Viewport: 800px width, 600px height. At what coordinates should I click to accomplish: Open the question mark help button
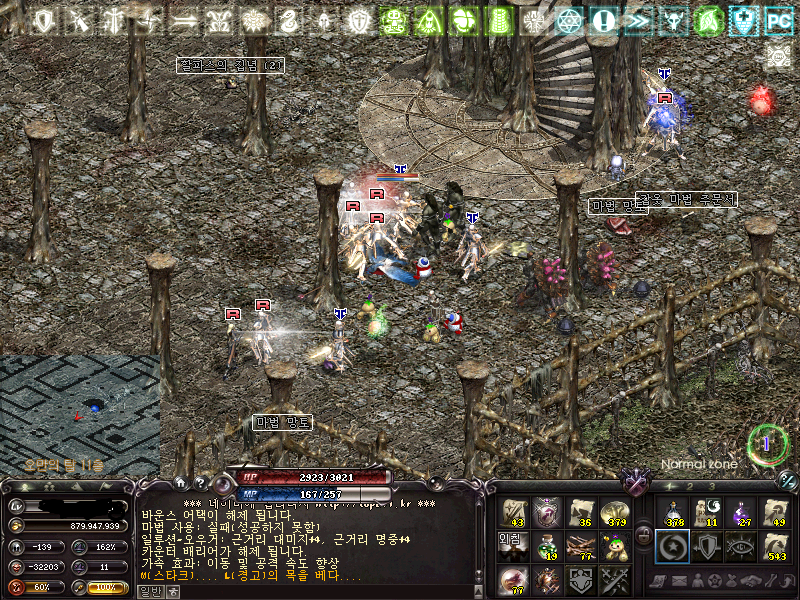click(x=199, y=483)
